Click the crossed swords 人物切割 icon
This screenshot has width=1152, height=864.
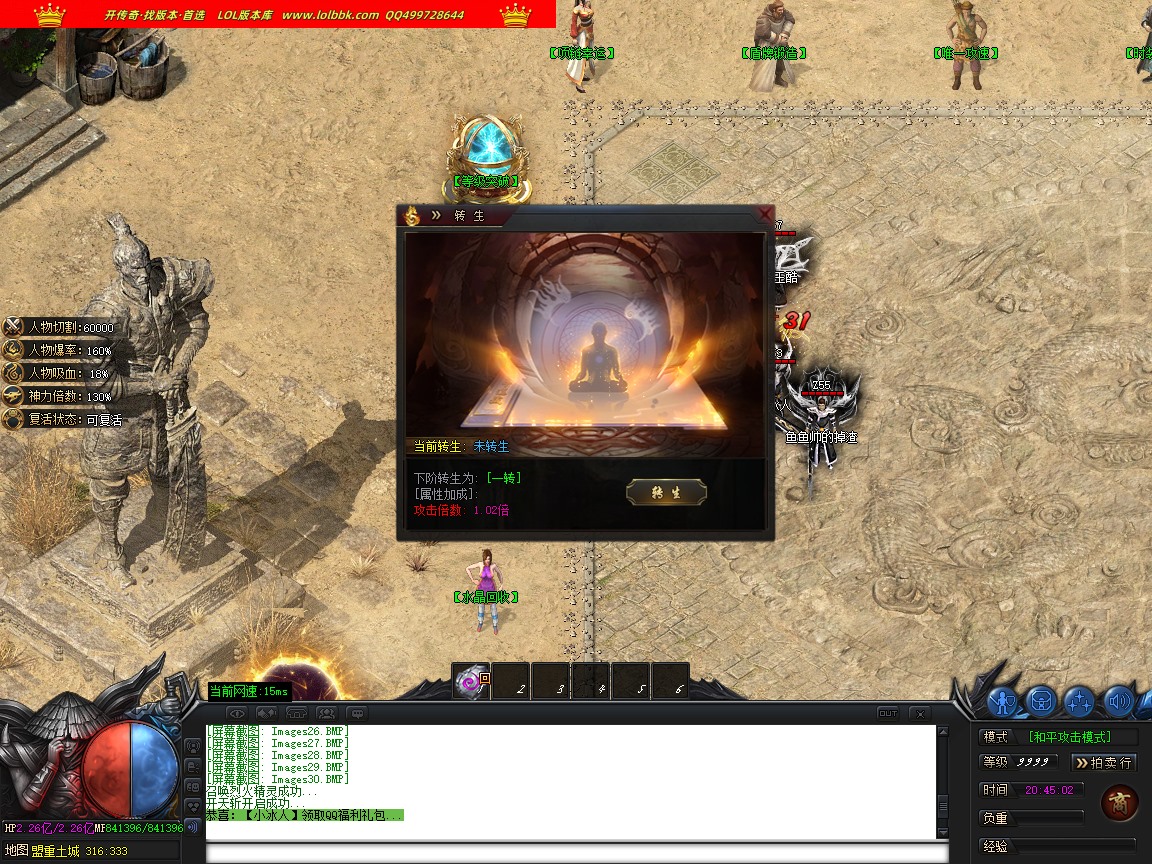click(14, 327)
